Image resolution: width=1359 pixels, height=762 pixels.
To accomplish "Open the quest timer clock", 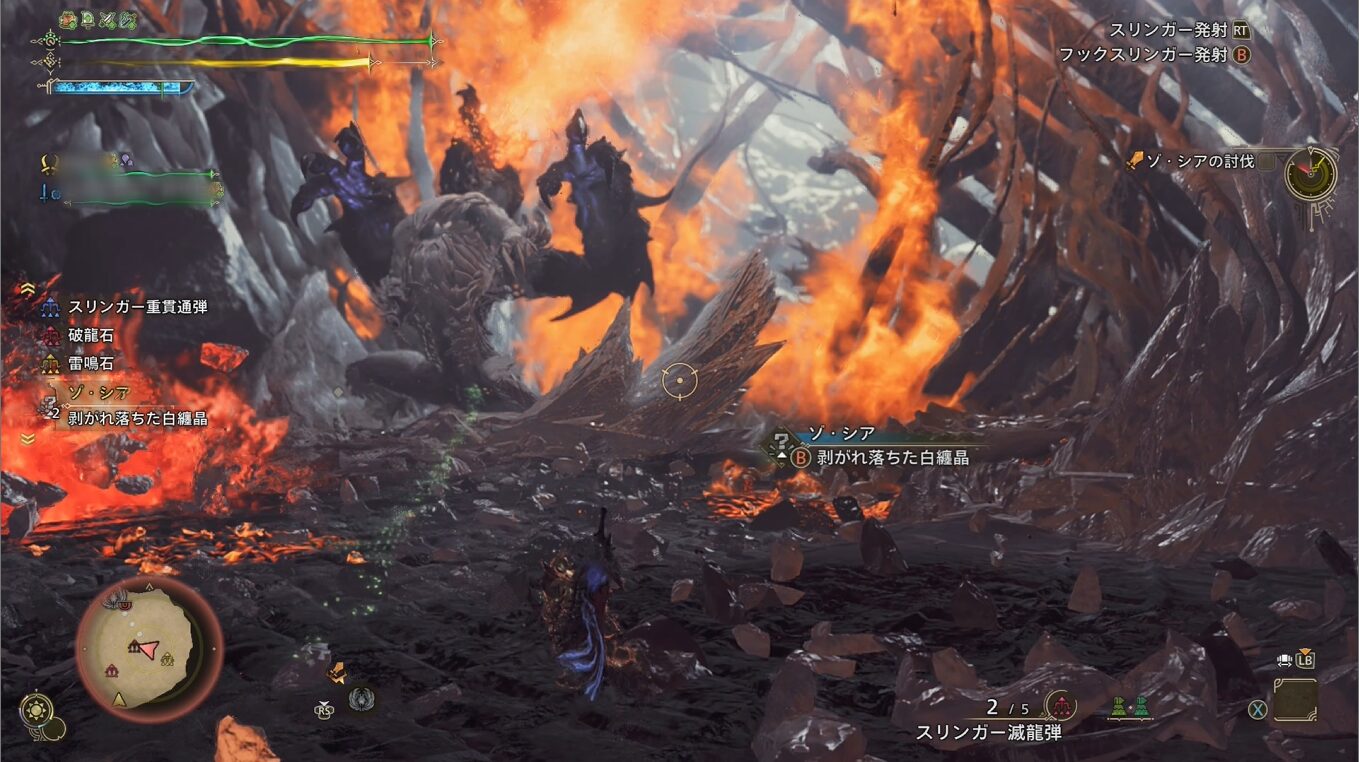I will 1310,174.
